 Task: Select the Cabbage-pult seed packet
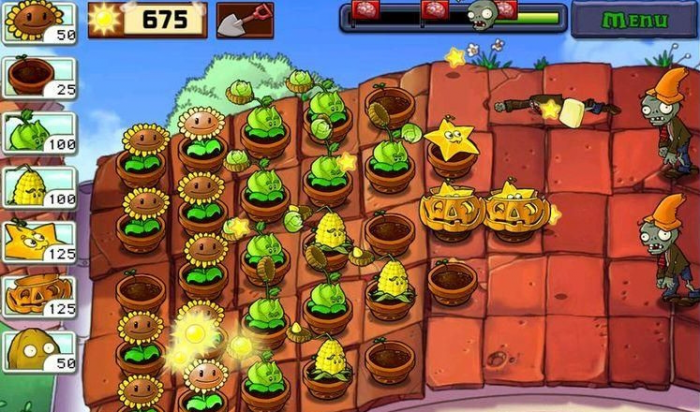pos(38,132)
